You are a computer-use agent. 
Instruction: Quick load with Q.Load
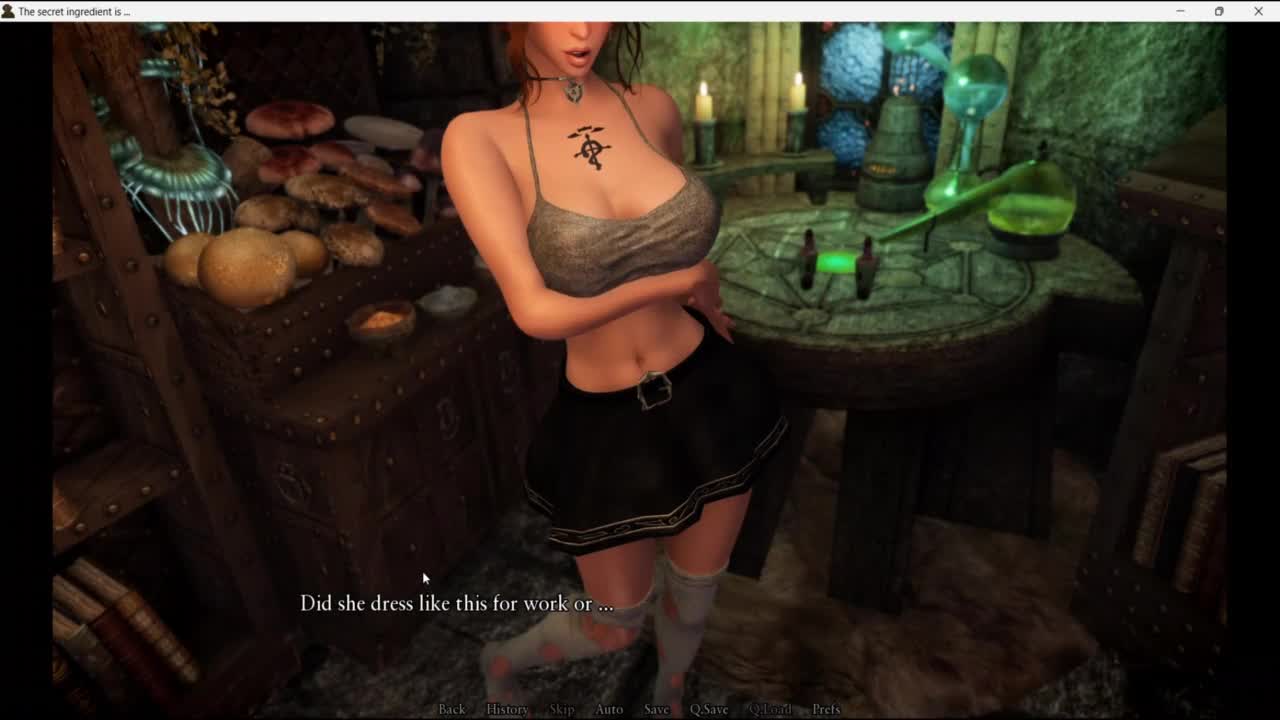pyautogui.click(x=770, y=709)
